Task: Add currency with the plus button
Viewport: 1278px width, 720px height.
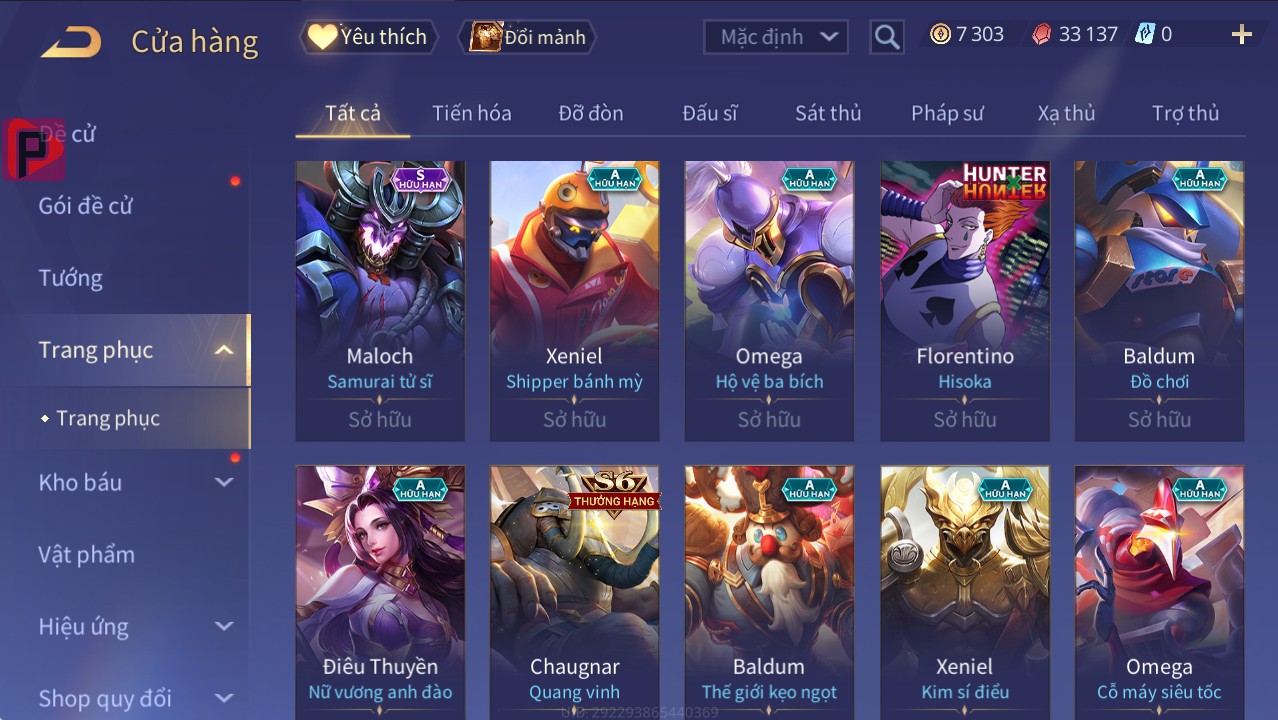Action: click(1241, 35)
